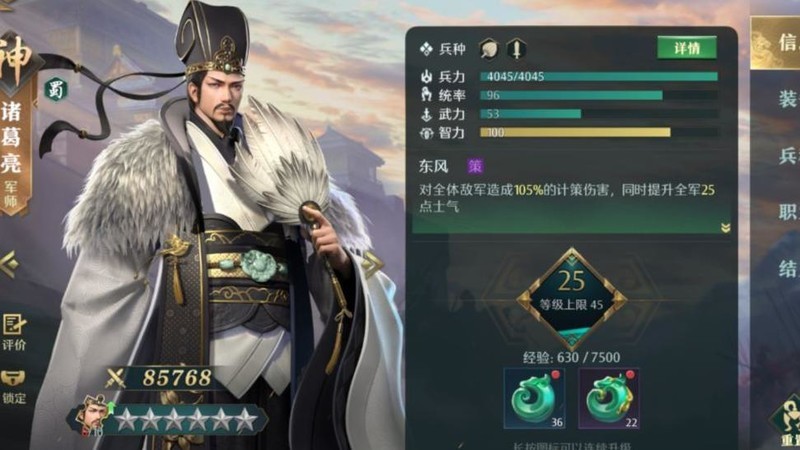Use the jade item with 36 count
The width and height of the screenshot is (800, 450).
534,397
